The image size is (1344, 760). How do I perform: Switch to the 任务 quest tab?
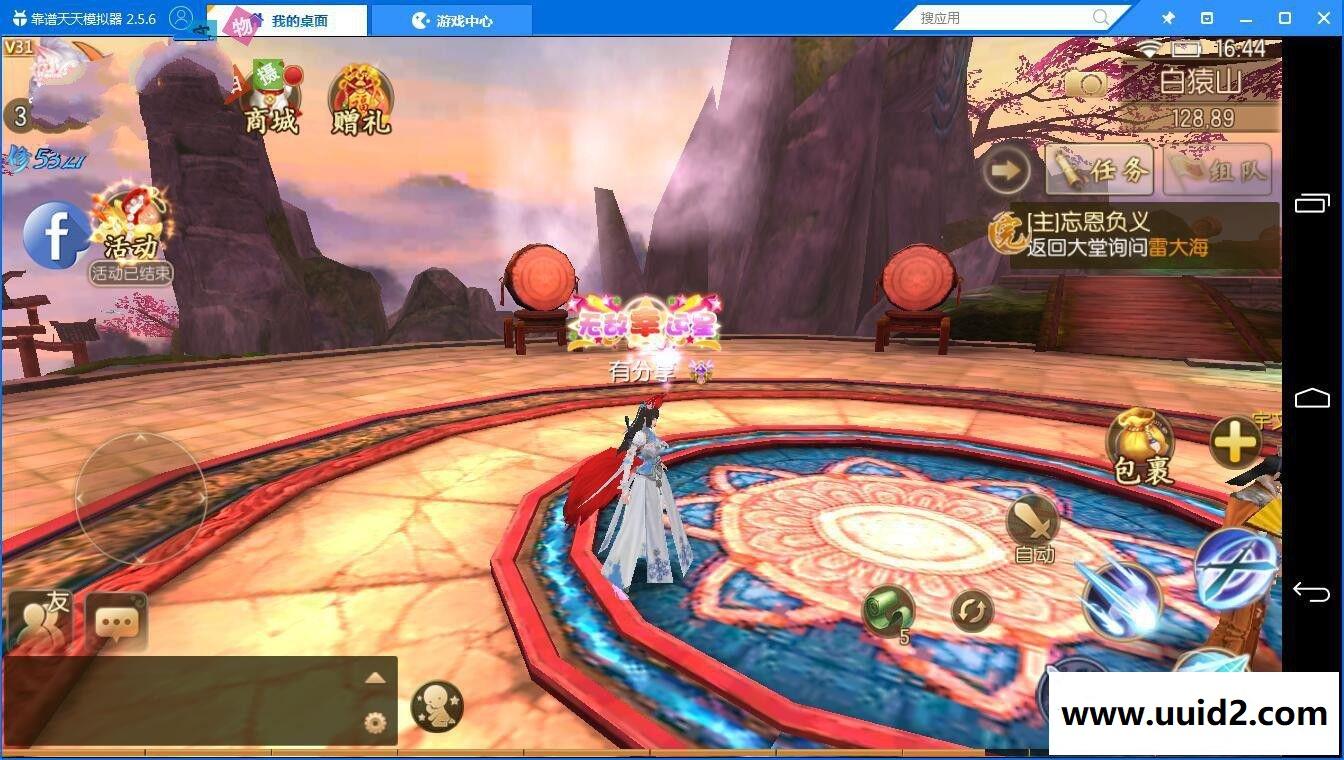coord(1100,170)
